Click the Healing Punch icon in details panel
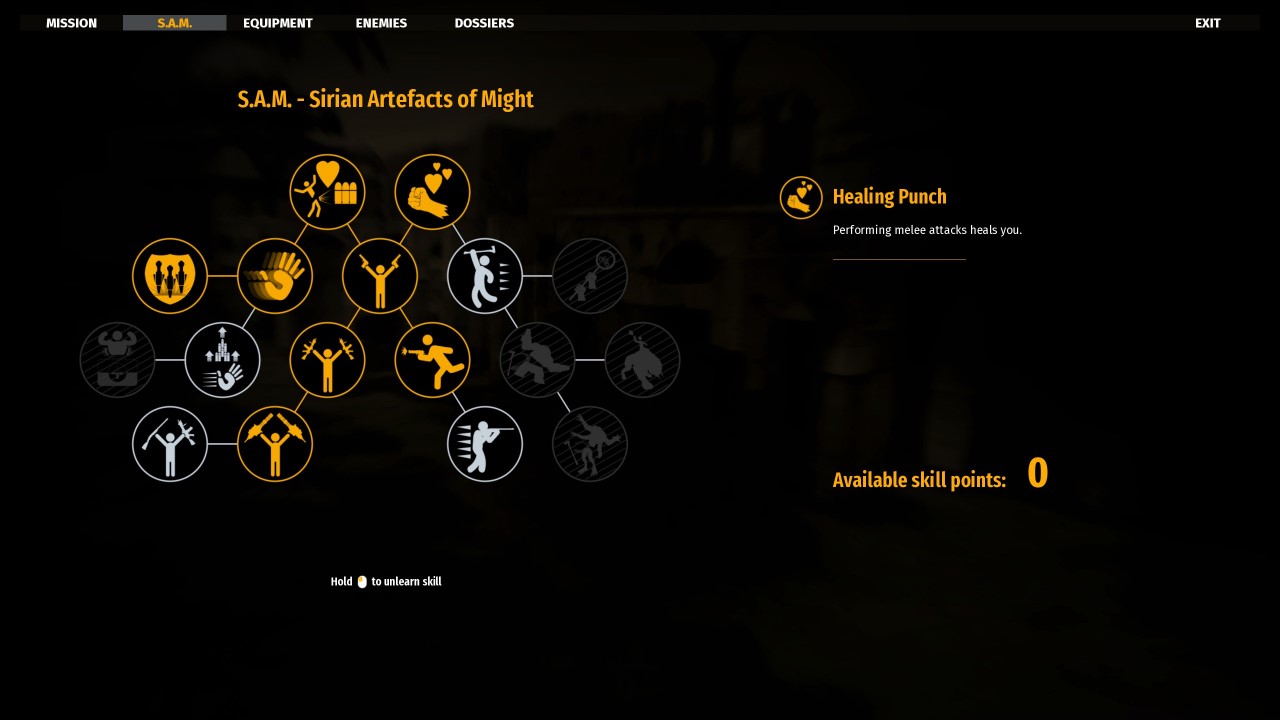This screenshot has width=1280, height=720. pyautogui.click(x=801, y=197)
